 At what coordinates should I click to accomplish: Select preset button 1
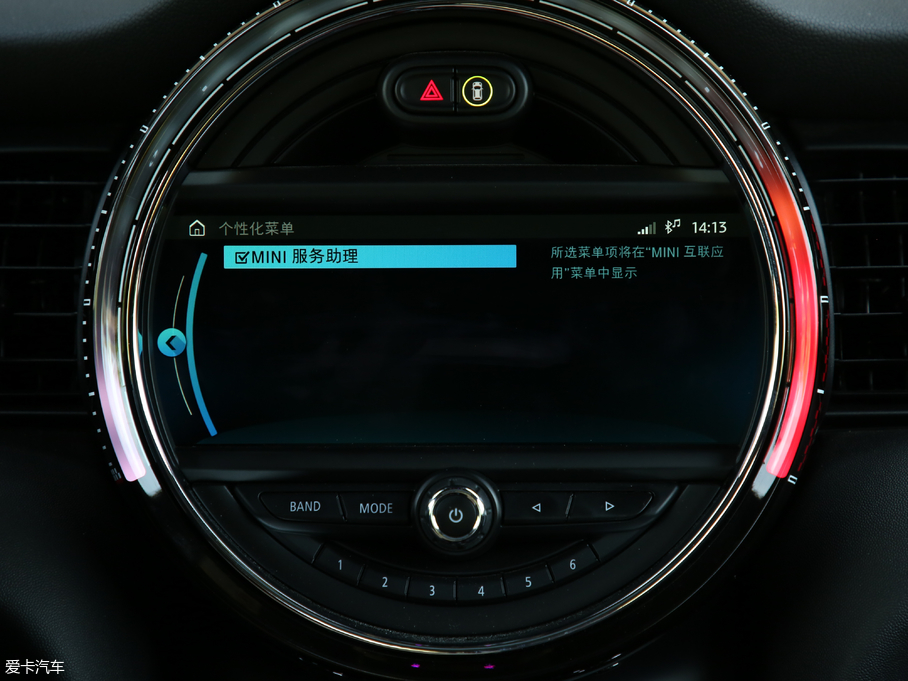[x=340, y=565]
